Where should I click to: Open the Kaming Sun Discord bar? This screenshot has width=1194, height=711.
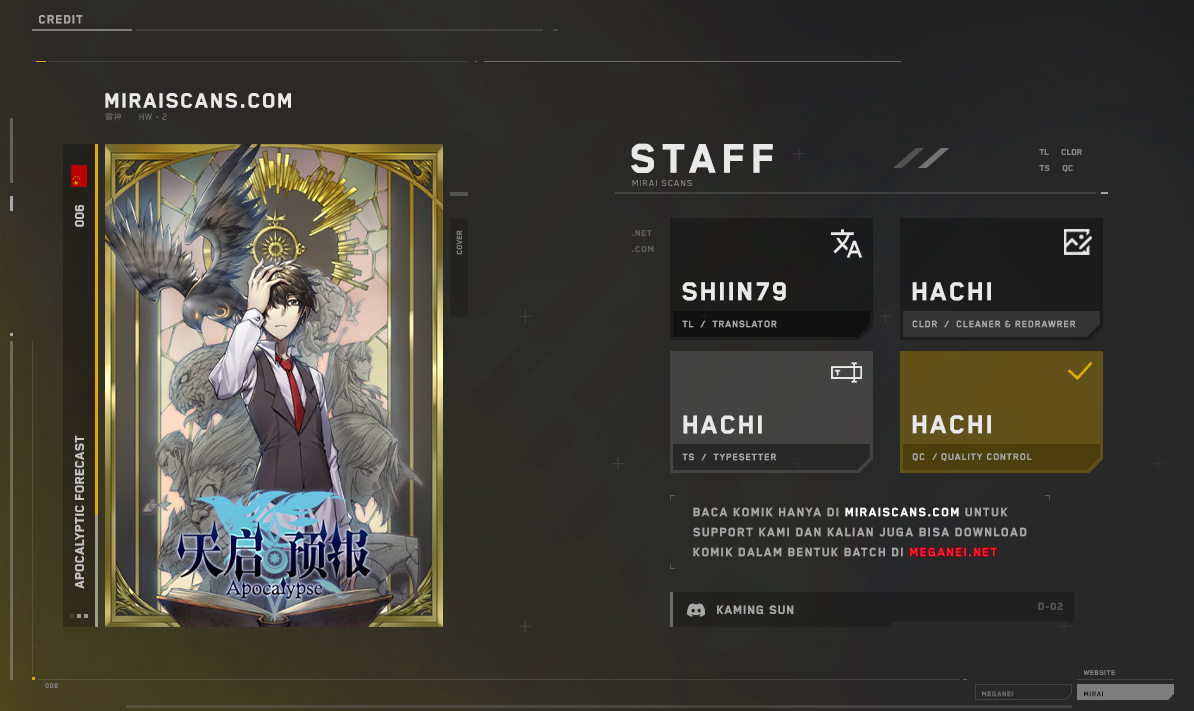[x=872, y=609]
